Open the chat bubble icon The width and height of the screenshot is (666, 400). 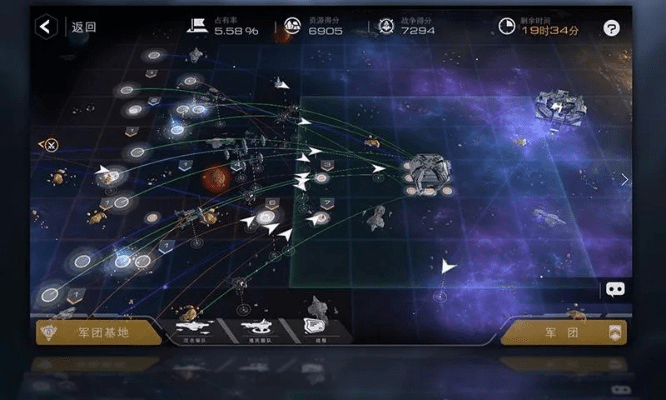615,290
